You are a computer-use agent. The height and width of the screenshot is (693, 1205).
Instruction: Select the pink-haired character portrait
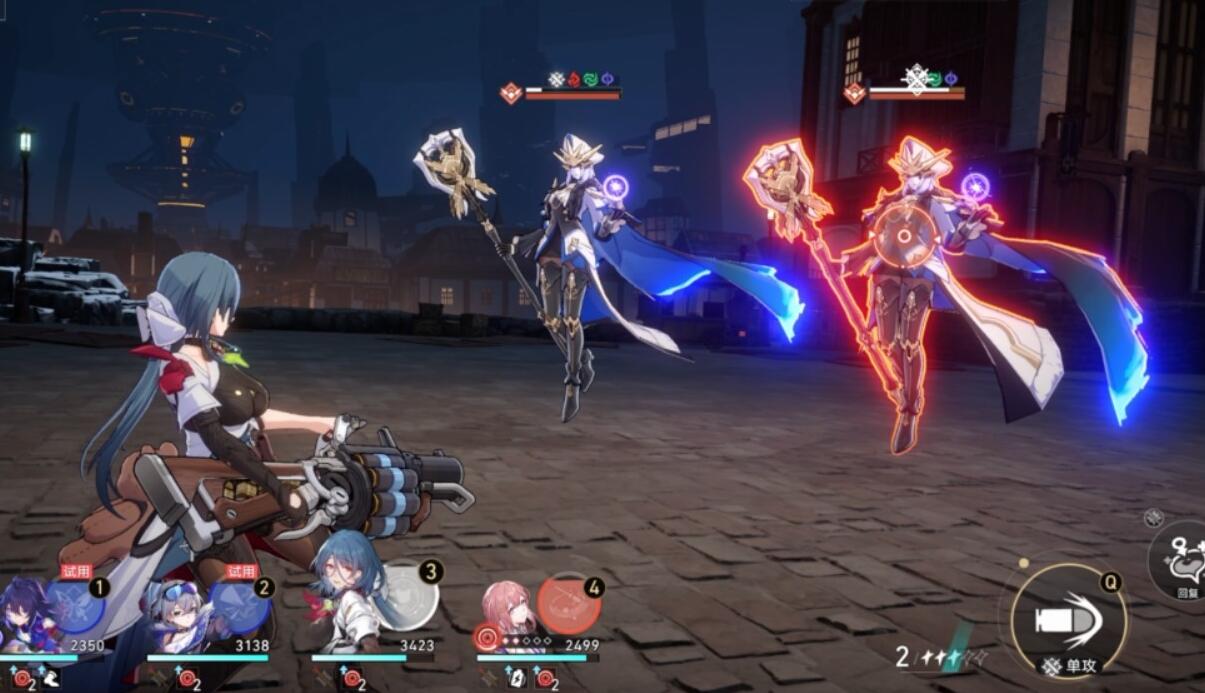(x=506, y=612)
